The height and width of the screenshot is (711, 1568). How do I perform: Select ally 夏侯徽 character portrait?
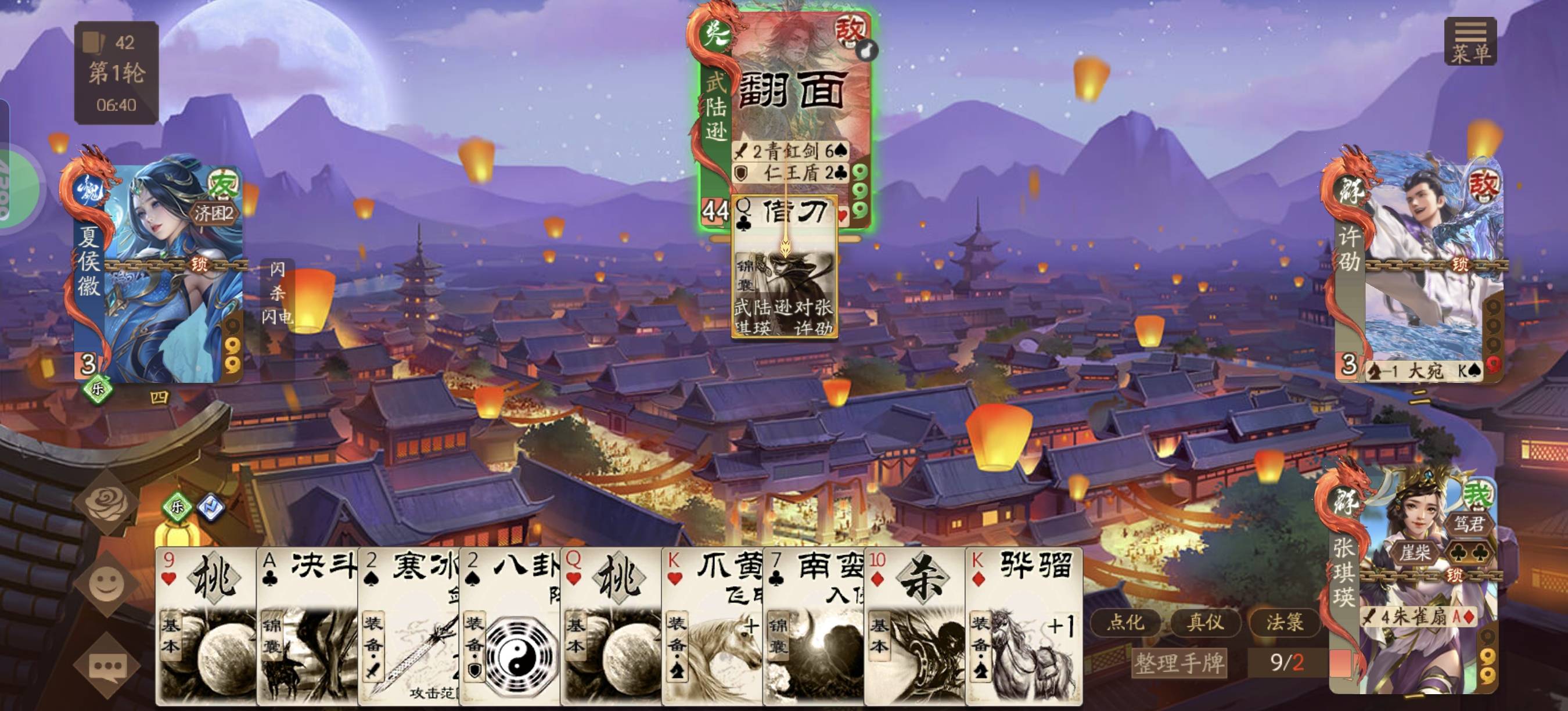pos(160,268)
